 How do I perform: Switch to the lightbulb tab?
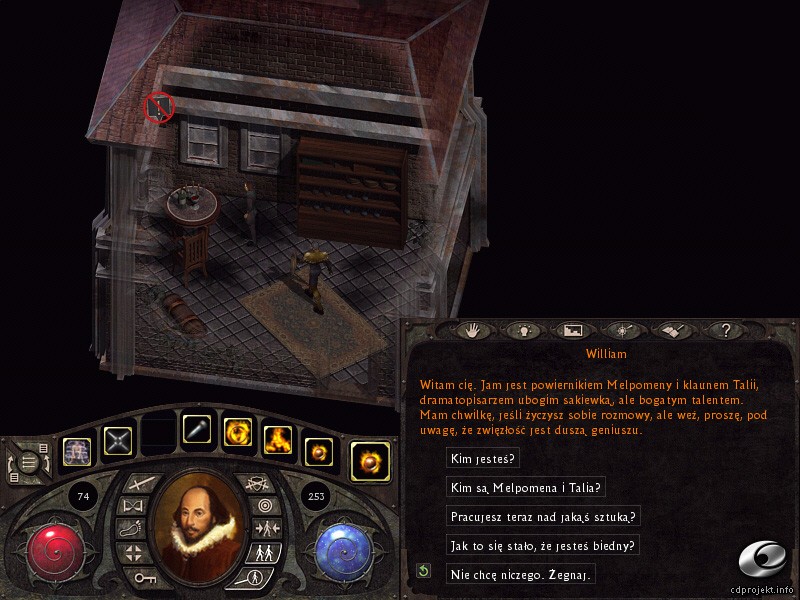pyautogui.click(x=521, y=329)
